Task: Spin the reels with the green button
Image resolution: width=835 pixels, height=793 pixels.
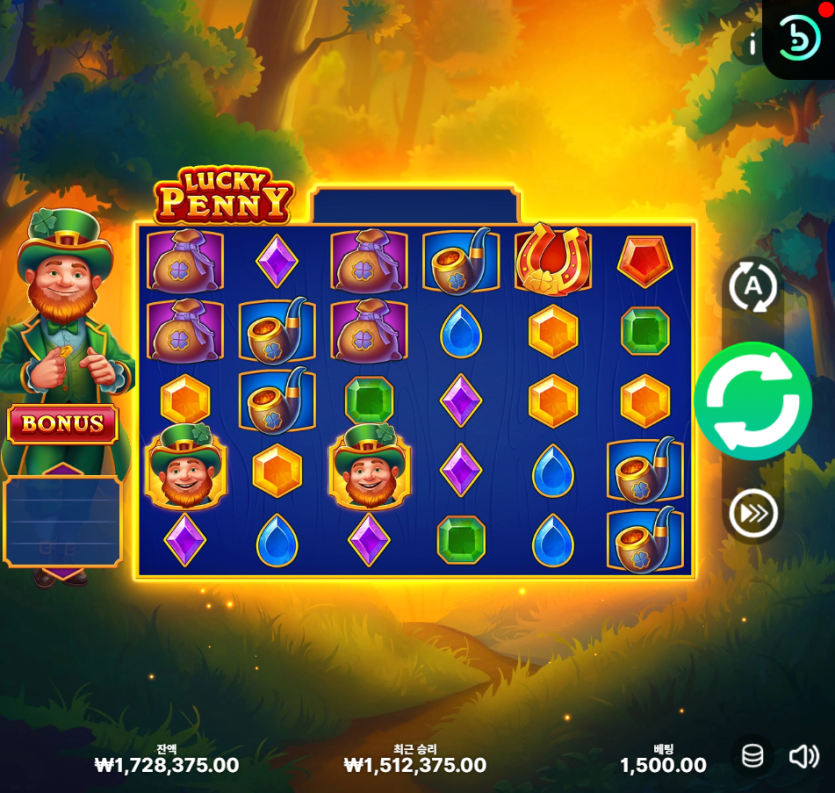Action: 752,401
